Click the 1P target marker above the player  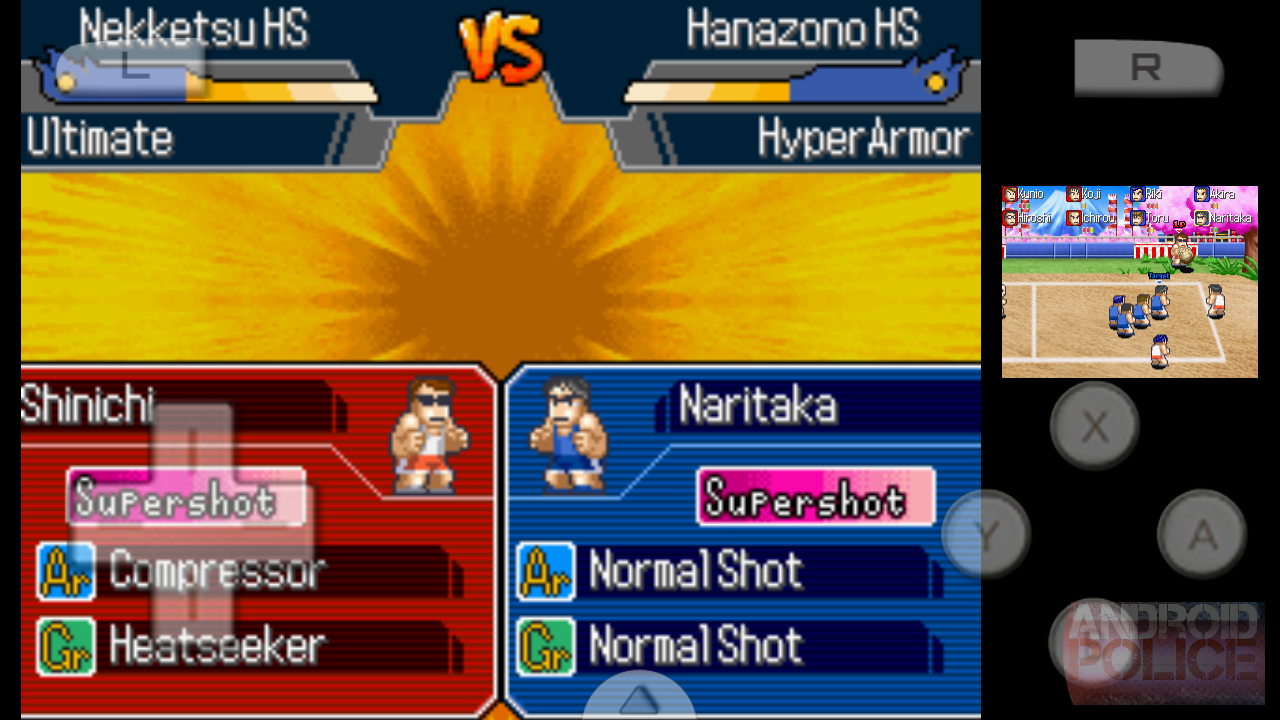coord(1179,224)
